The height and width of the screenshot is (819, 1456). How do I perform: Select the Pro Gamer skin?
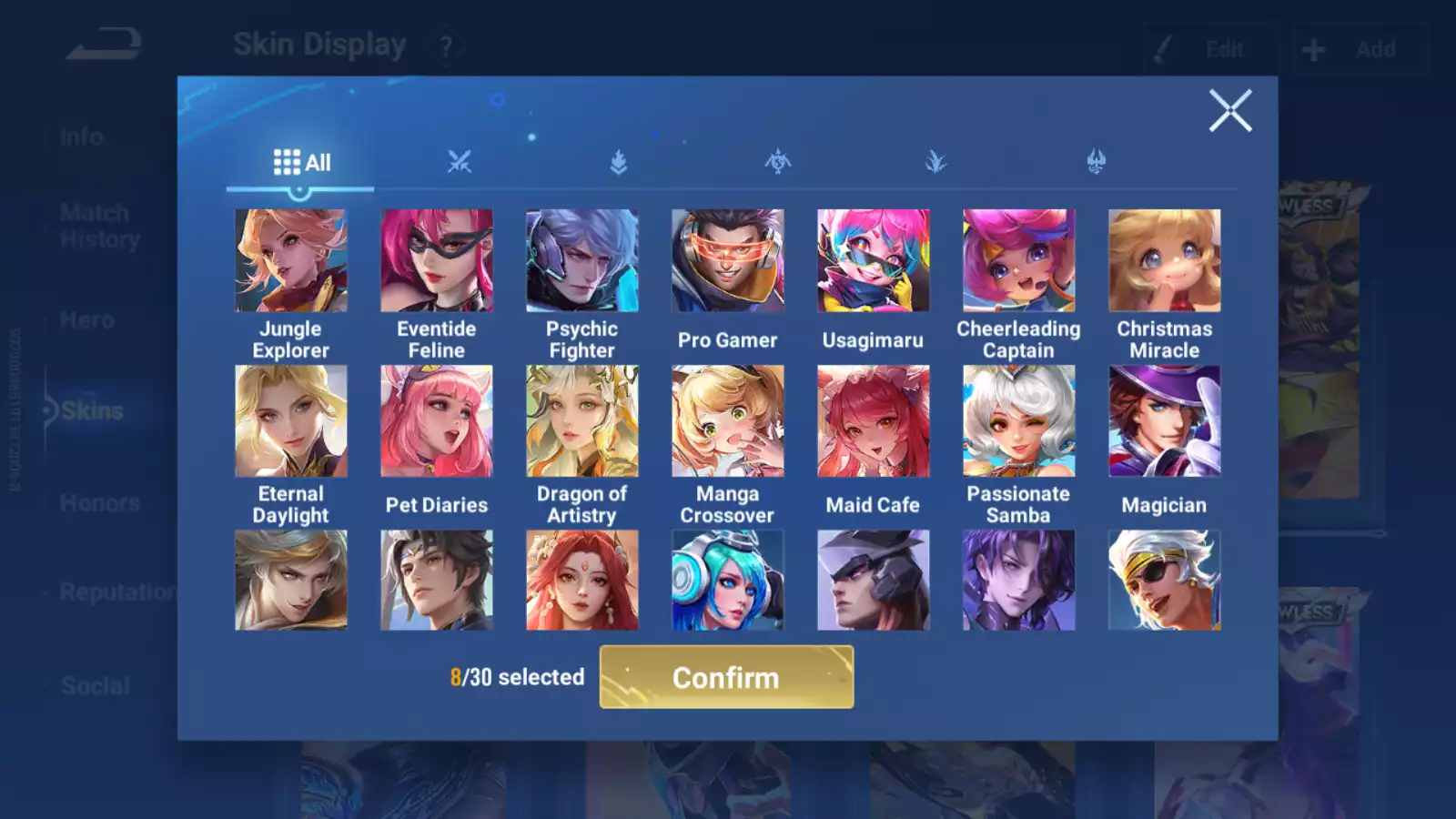click(728, 261)
